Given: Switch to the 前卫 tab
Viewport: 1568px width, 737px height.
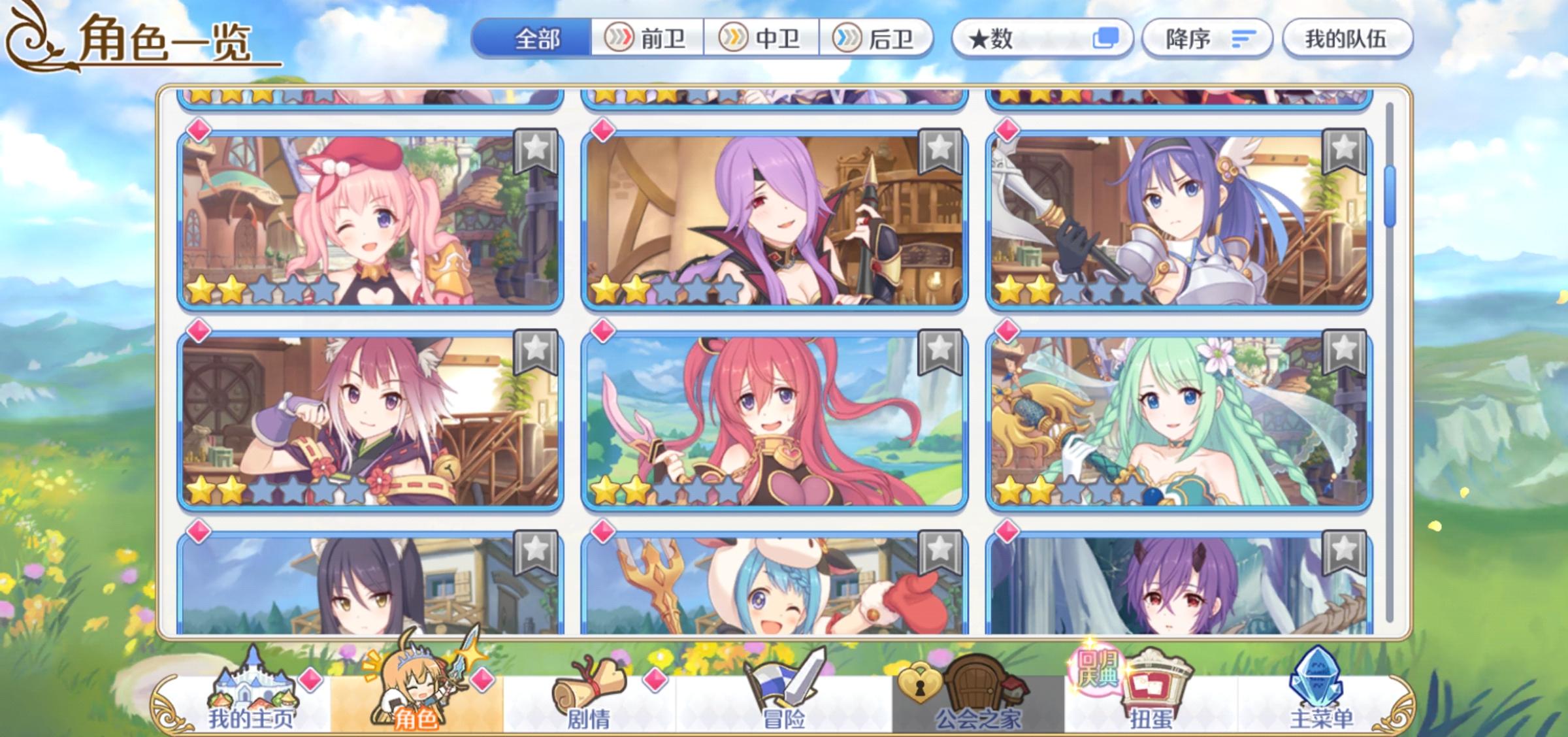Looking at the screenshot, I should pos(647,38).
